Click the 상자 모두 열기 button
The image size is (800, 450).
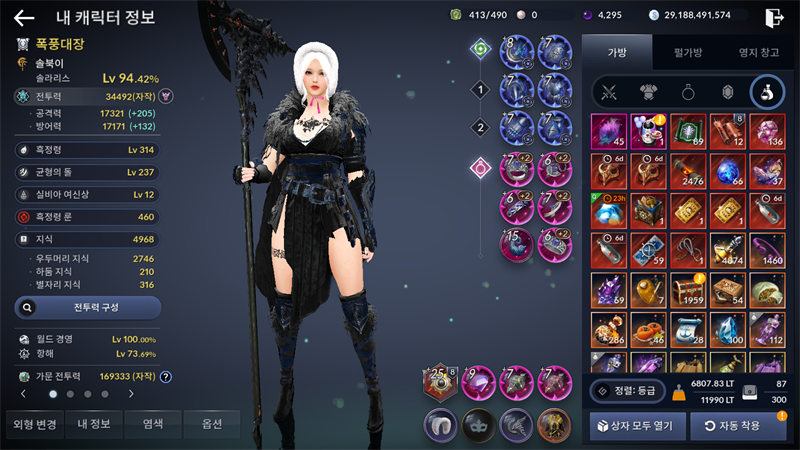pos(637,426)
